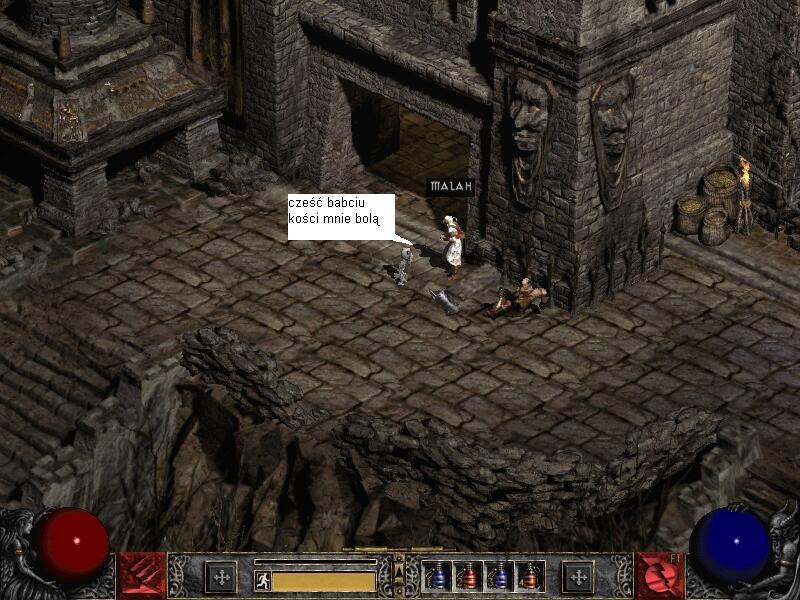Screen dimensions: 800x600
Task: Expand the mini panel arrow button
Action: coord(399,573)
